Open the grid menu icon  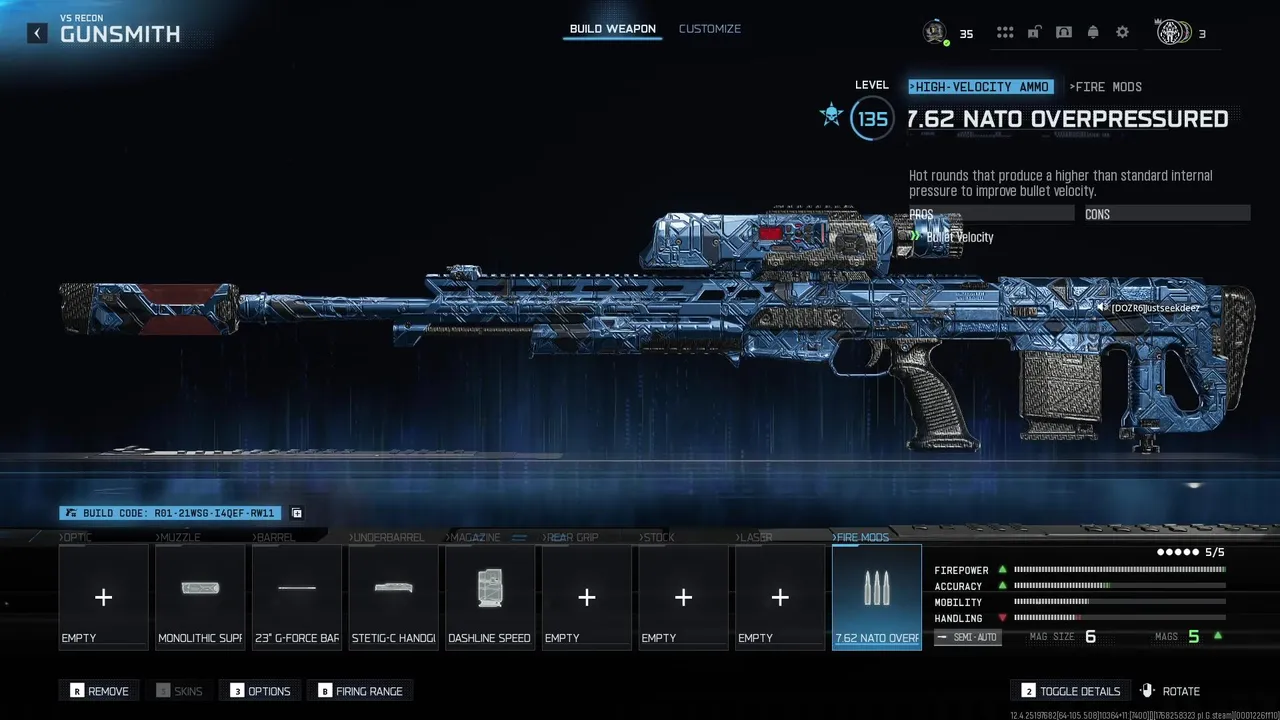[x=1005, y=33]
